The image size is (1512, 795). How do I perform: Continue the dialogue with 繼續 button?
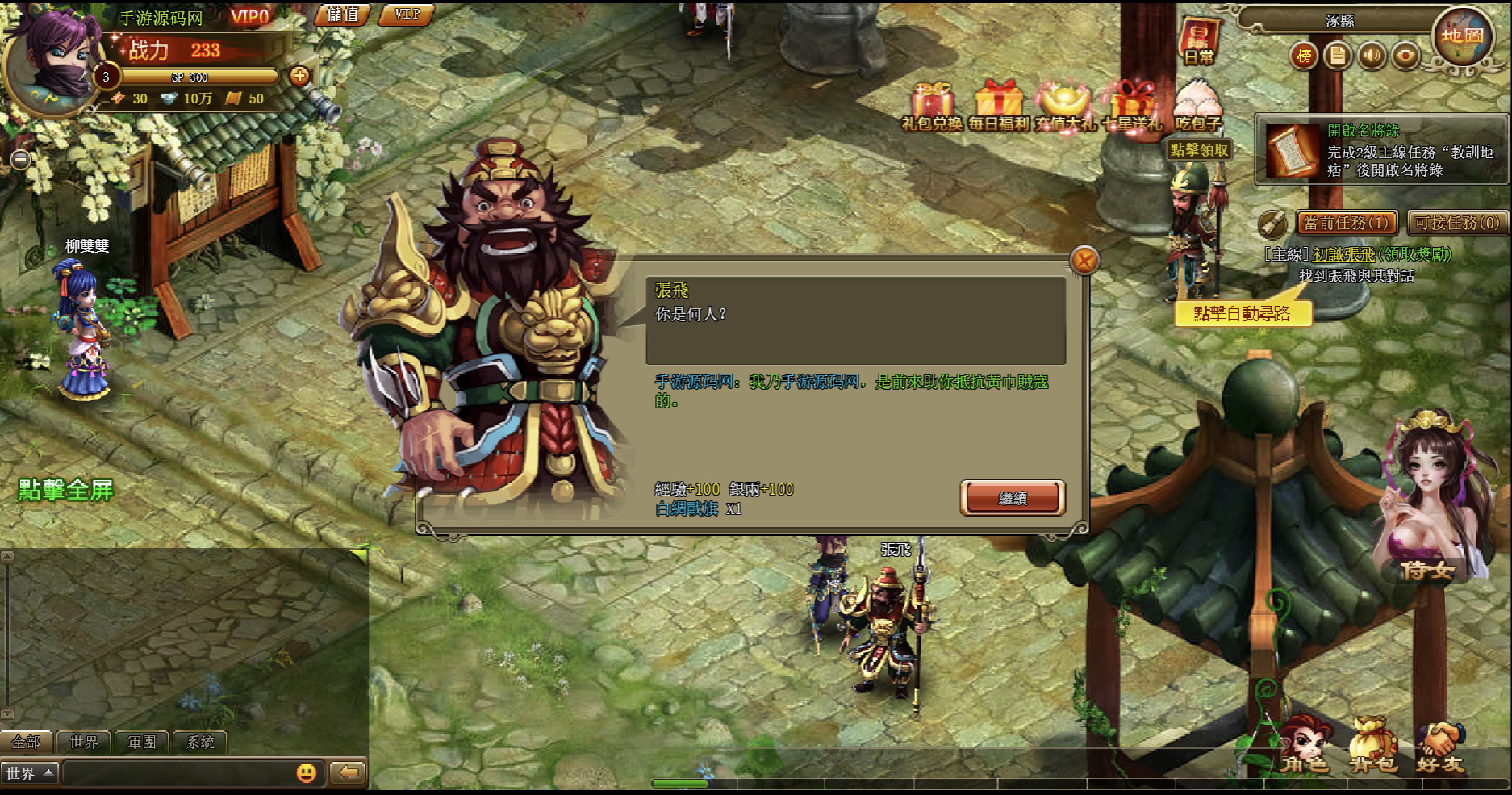point(1012,498)
